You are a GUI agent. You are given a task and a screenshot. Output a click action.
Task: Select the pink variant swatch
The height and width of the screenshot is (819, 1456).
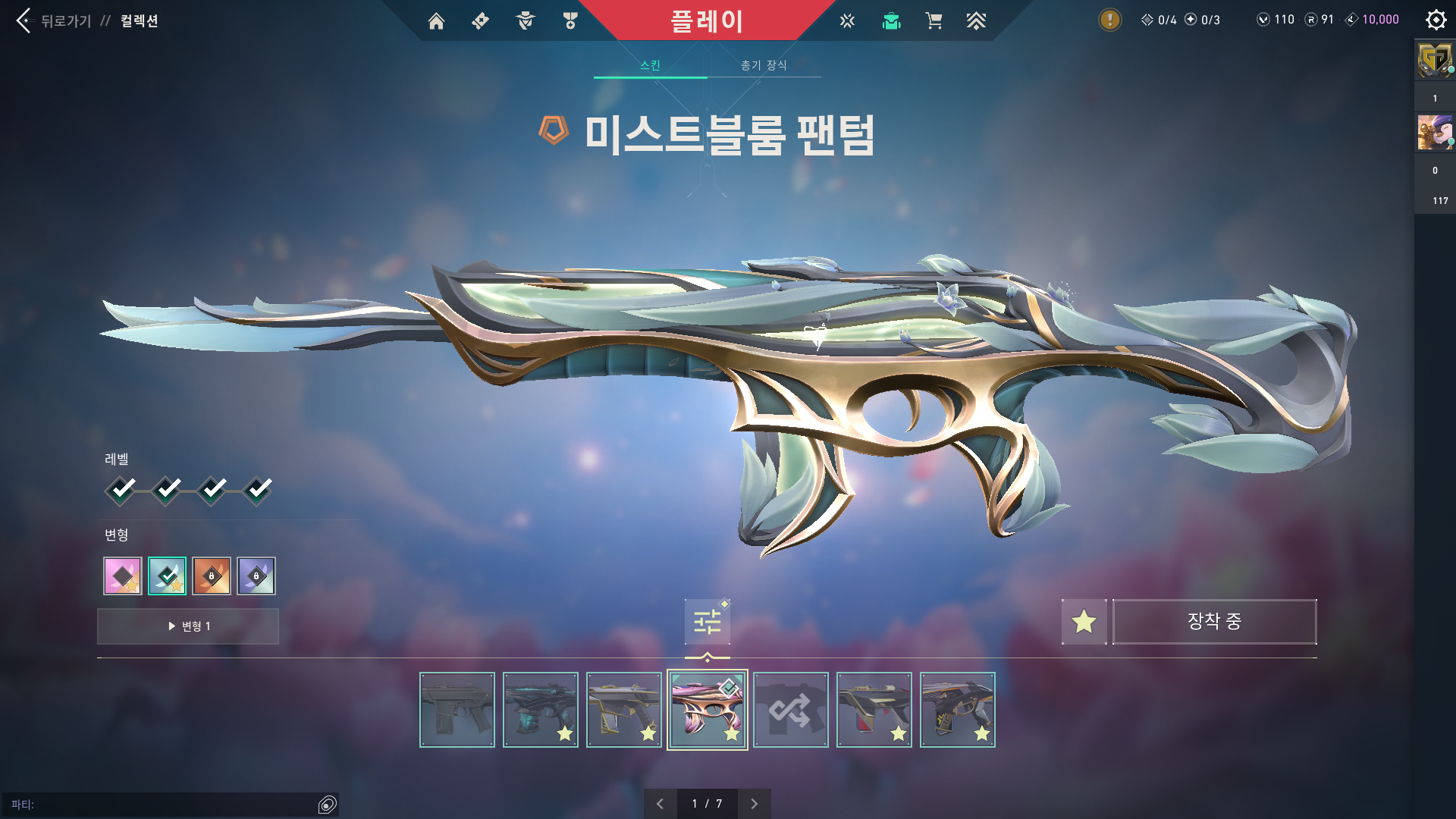tap(122, 576)
